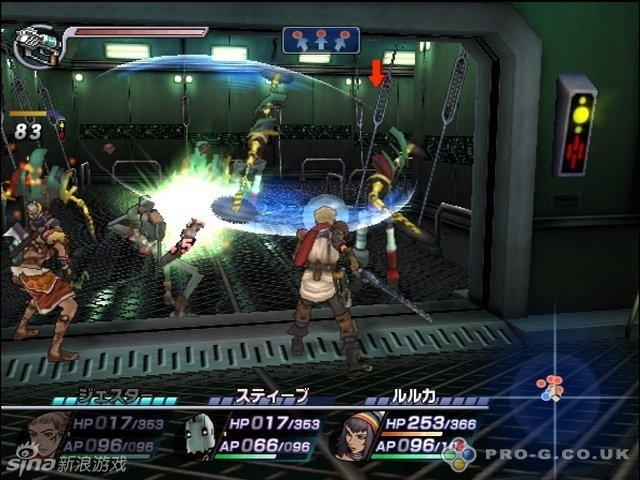Click the three-arrow panel at top
640x480 pixels.
(320, 40)
